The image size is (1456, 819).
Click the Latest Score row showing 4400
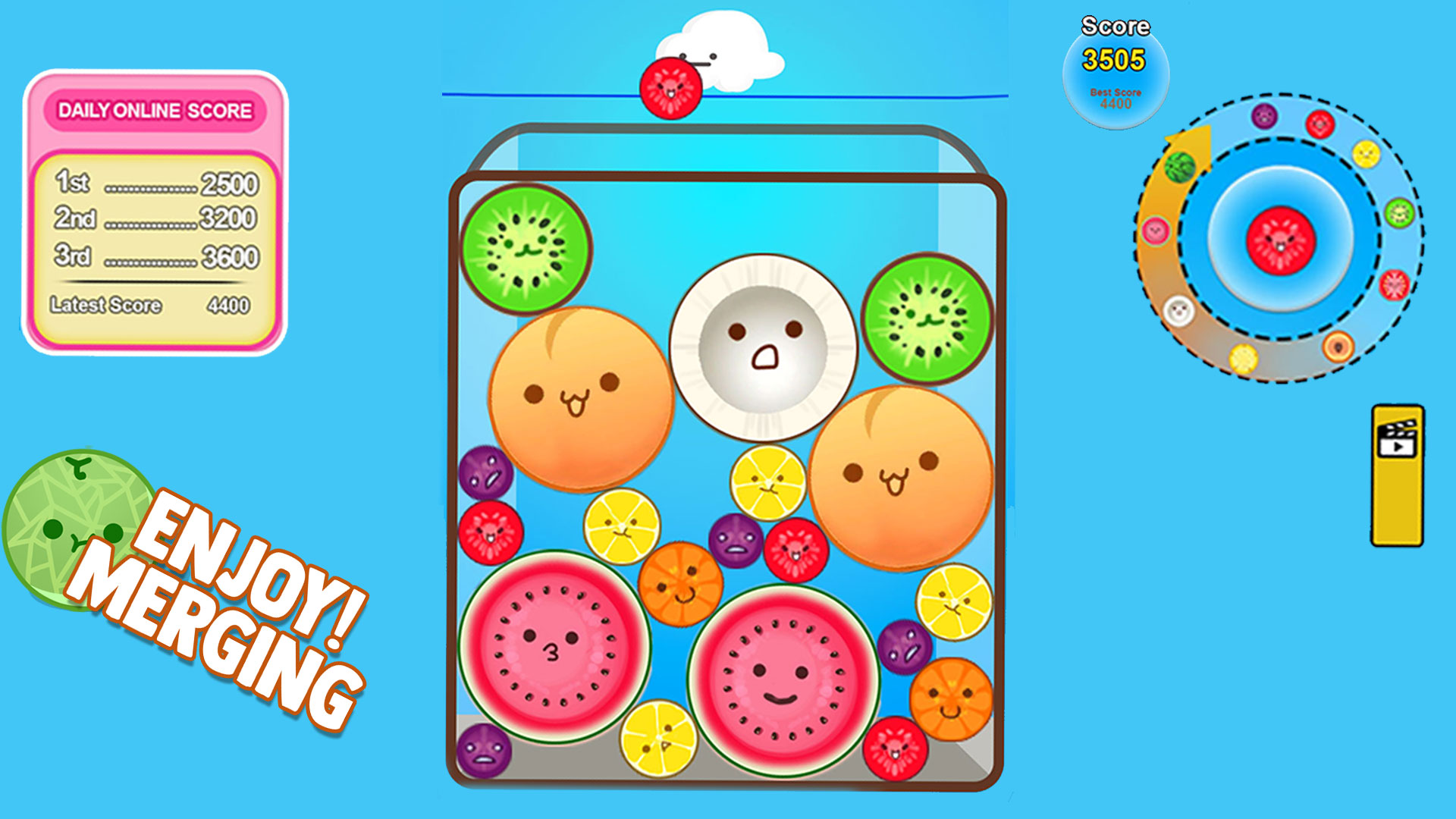click(152, 303)
